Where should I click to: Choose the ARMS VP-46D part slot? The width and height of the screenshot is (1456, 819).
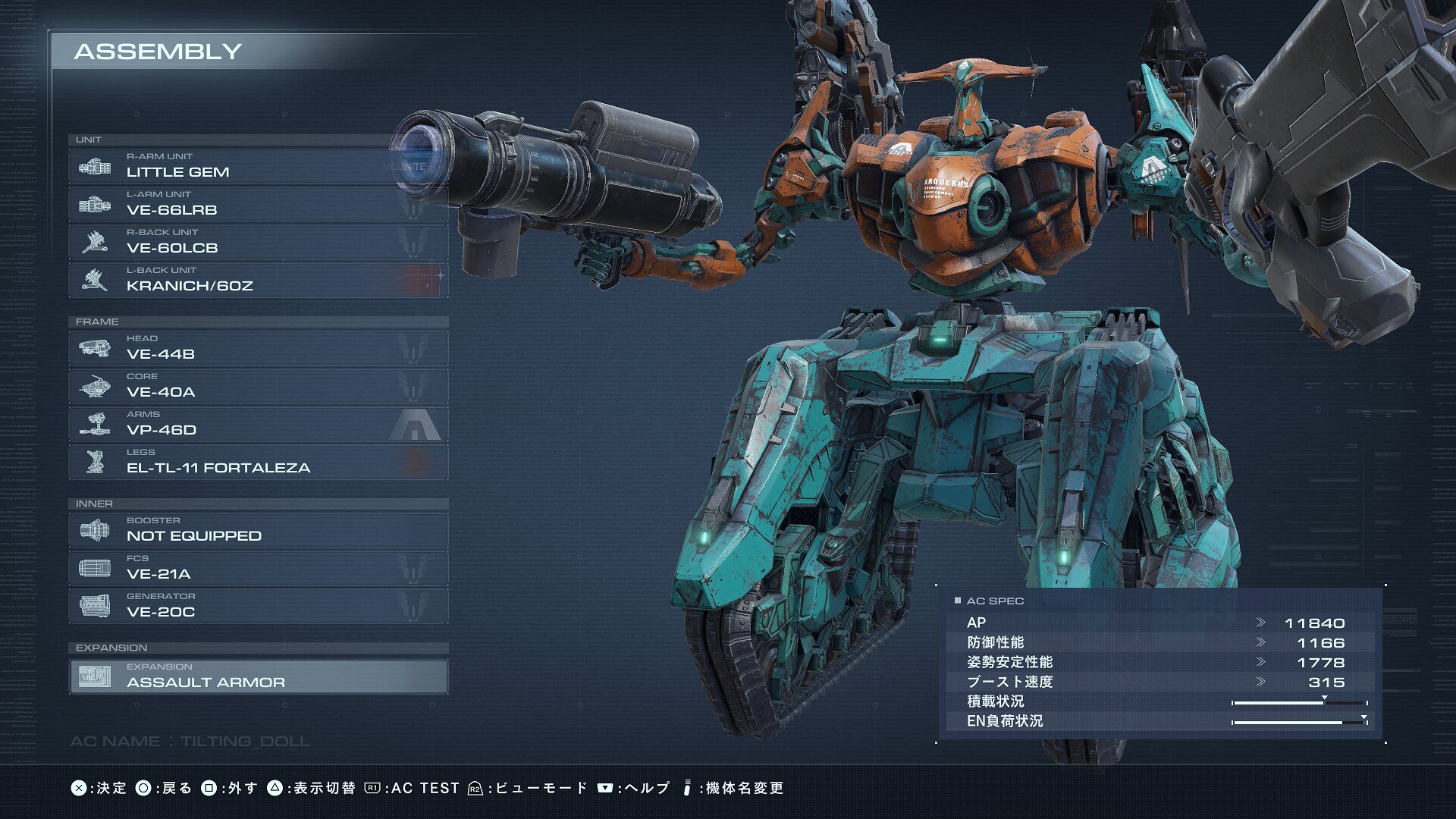[x=258, y=424]
